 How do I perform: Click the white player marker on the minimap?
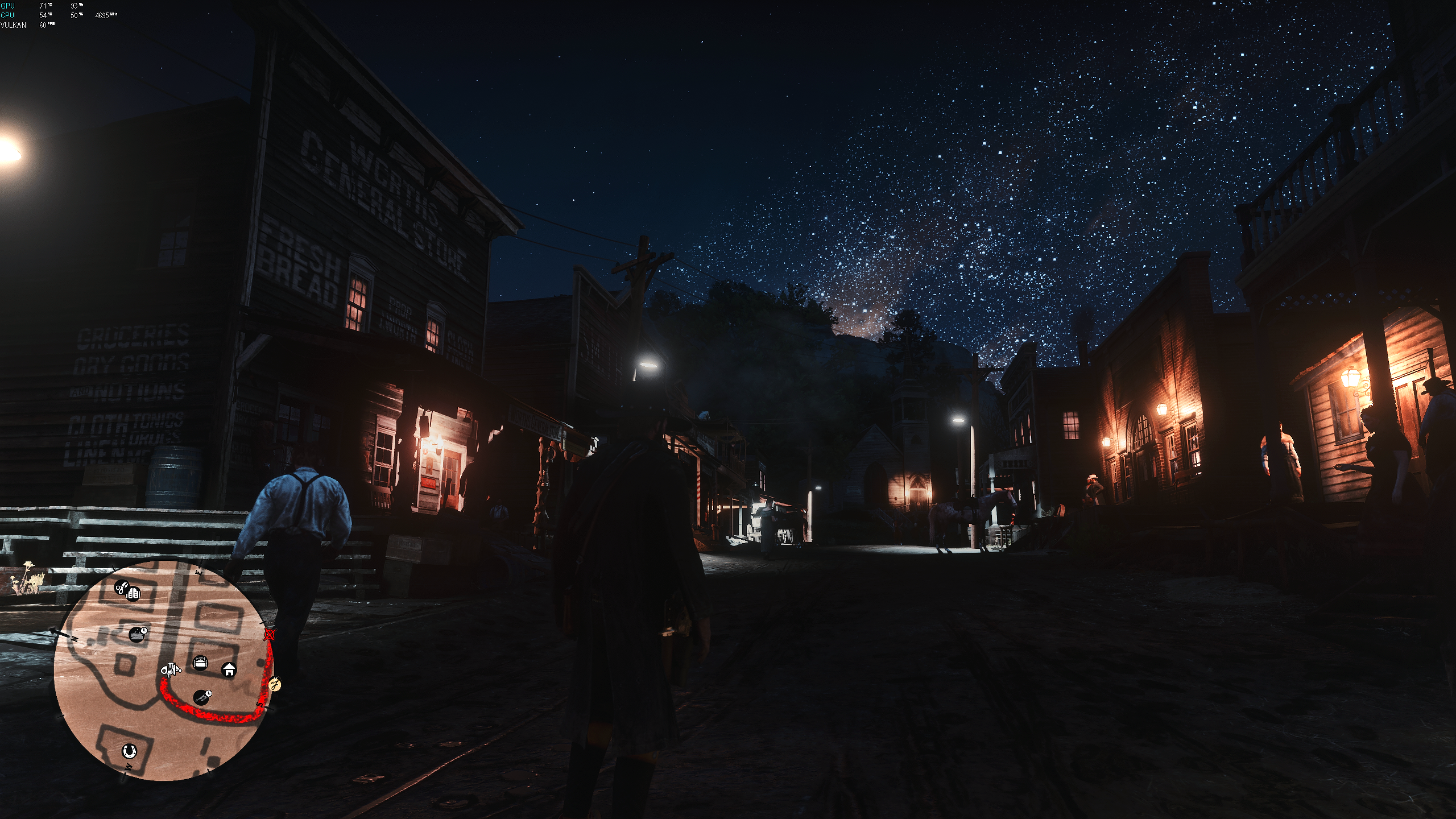pos(170,670)
